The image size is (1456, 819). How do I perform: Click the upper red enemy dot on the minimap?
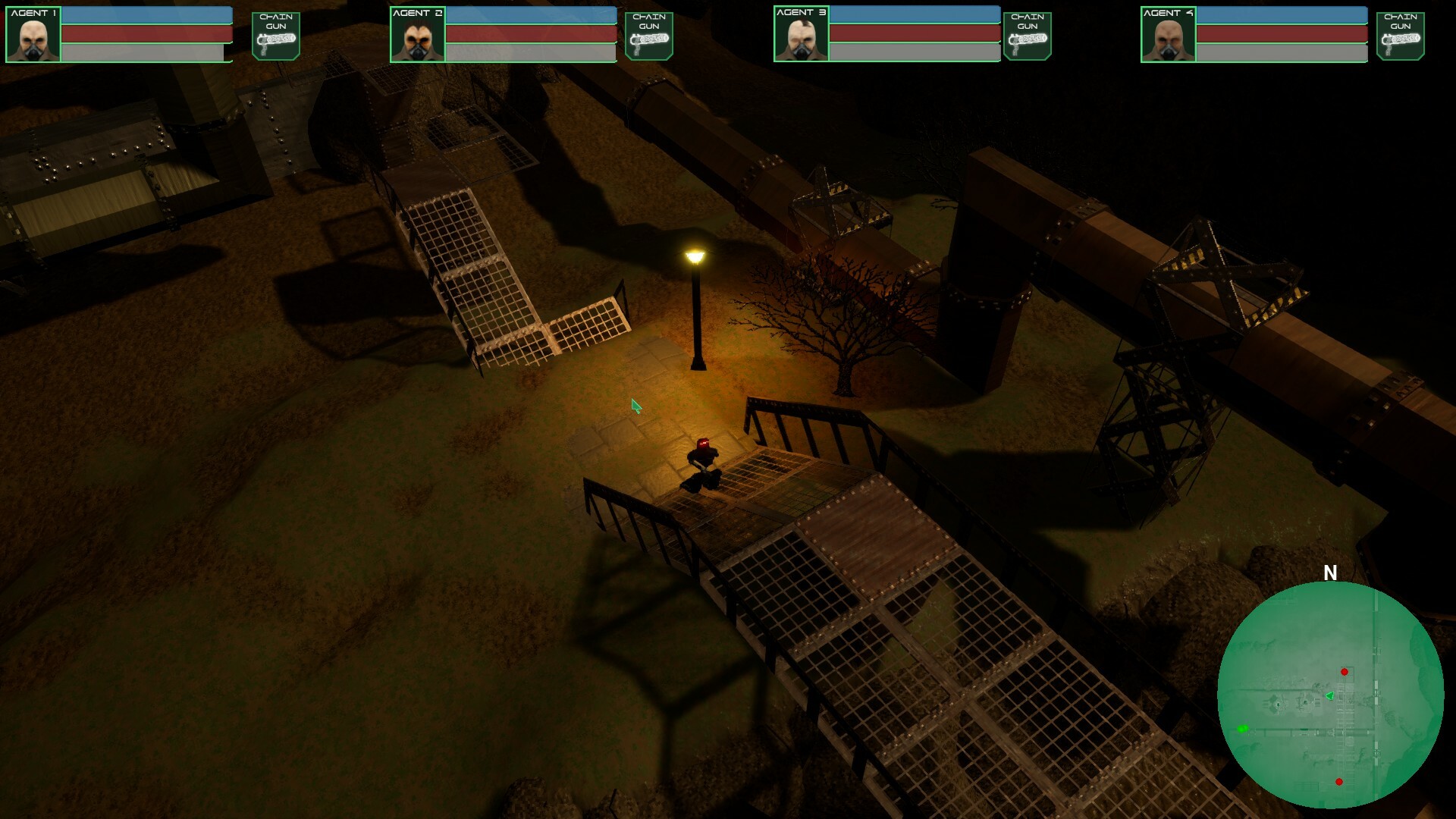pos(1345,670)
